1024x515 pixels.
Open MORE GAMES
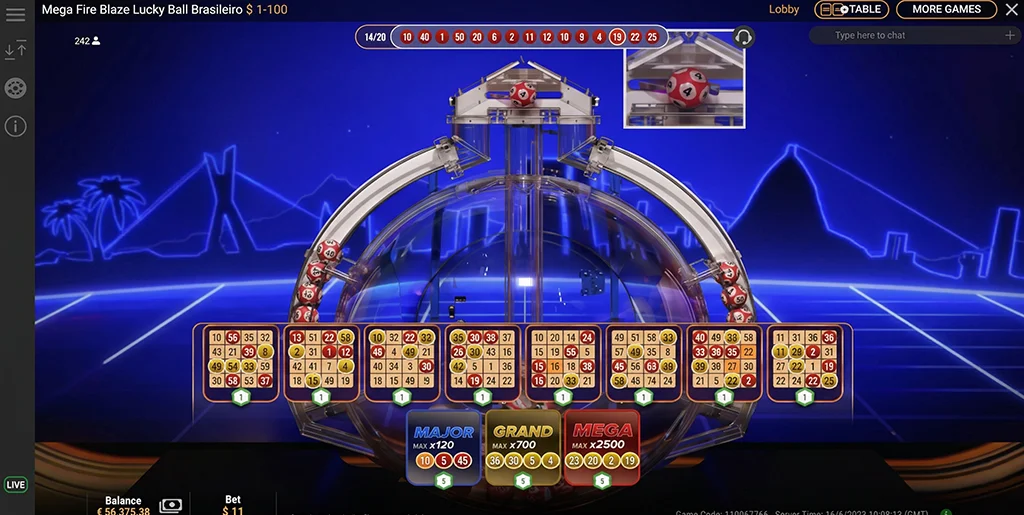(946, 10)
